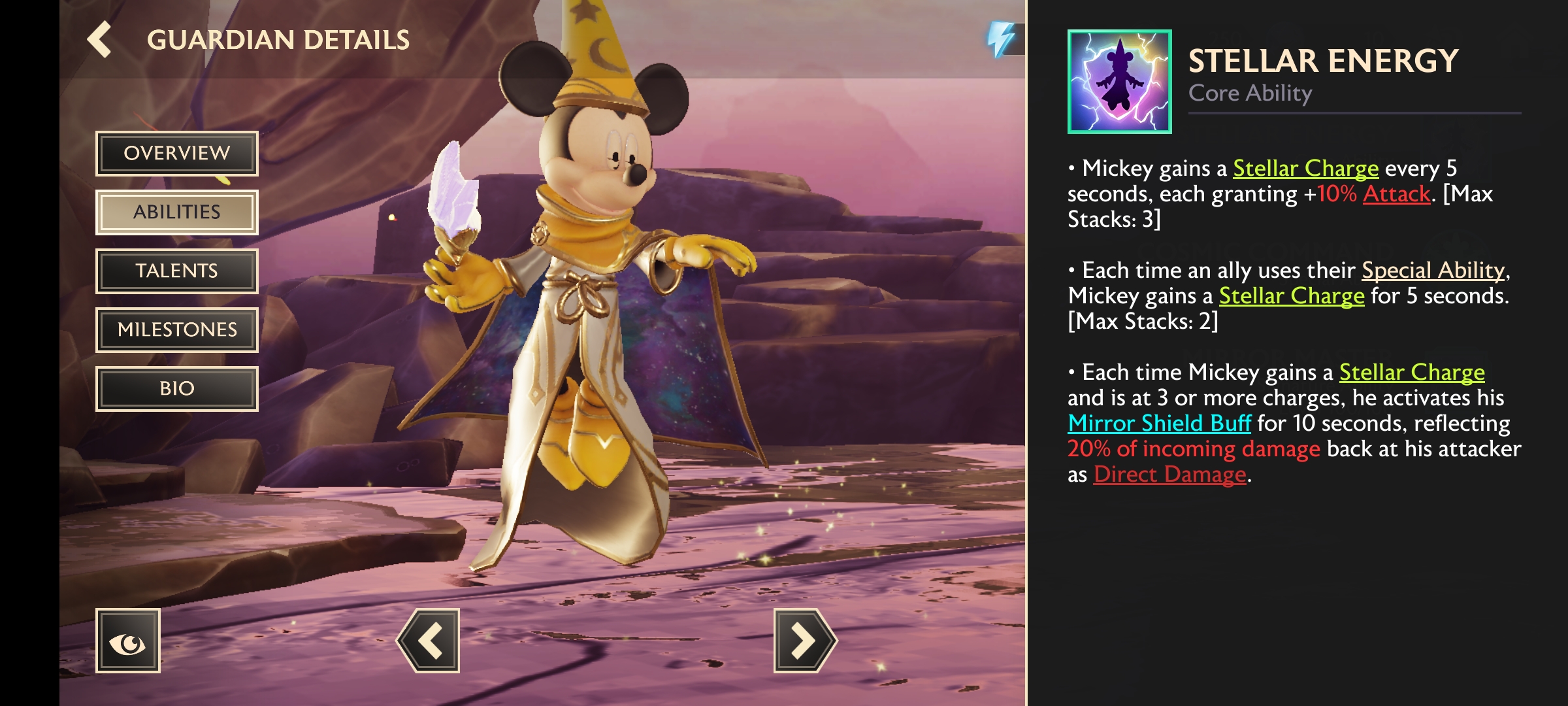
Task: Show the Milestones tab
Action: pyautogui.click(x=177, y=330)
